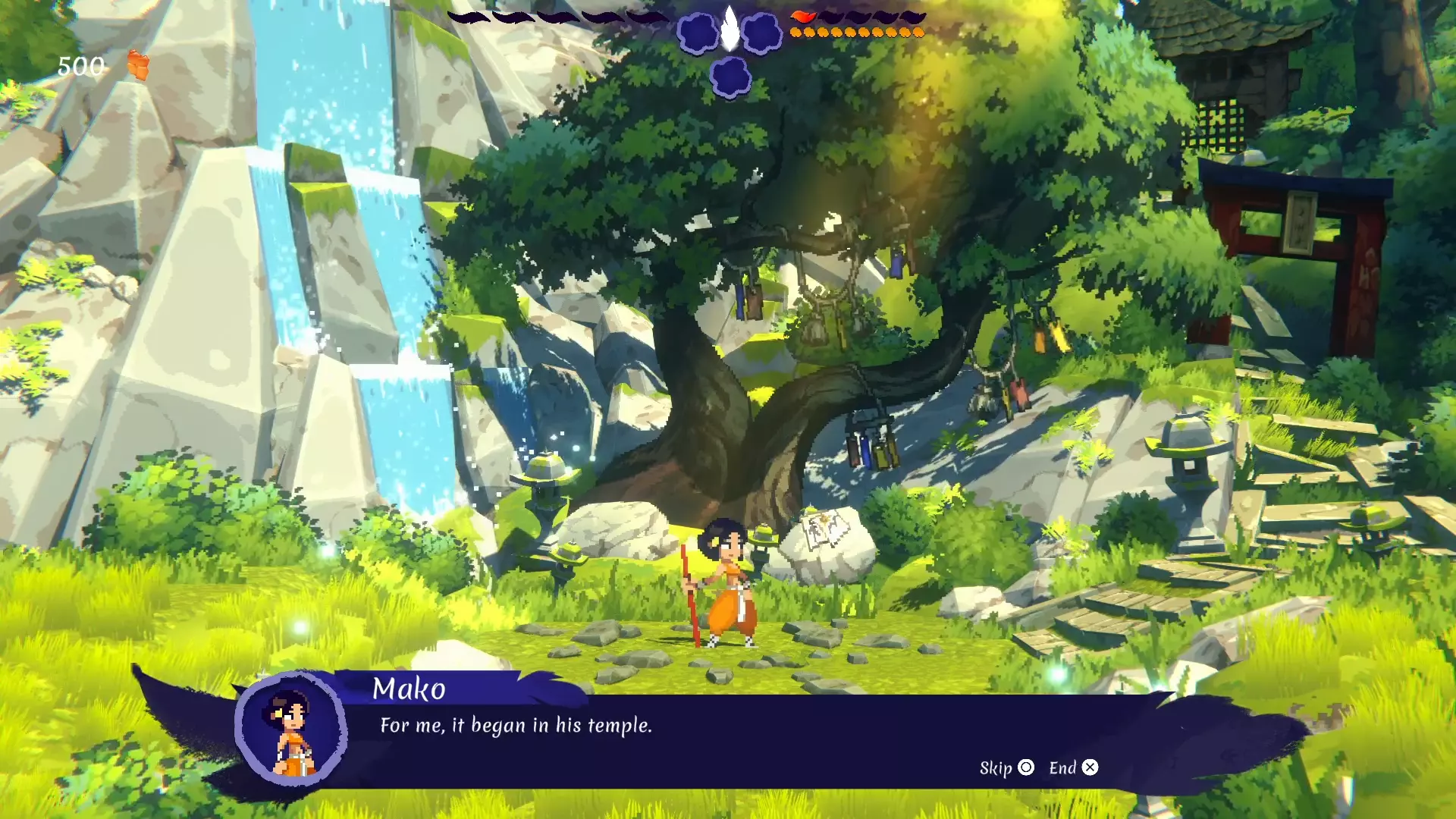End the conversation with Mako
Image resolution: width=1456 pixels, height=819 pixels.
pyautogui.click(x=1073, y=768)
